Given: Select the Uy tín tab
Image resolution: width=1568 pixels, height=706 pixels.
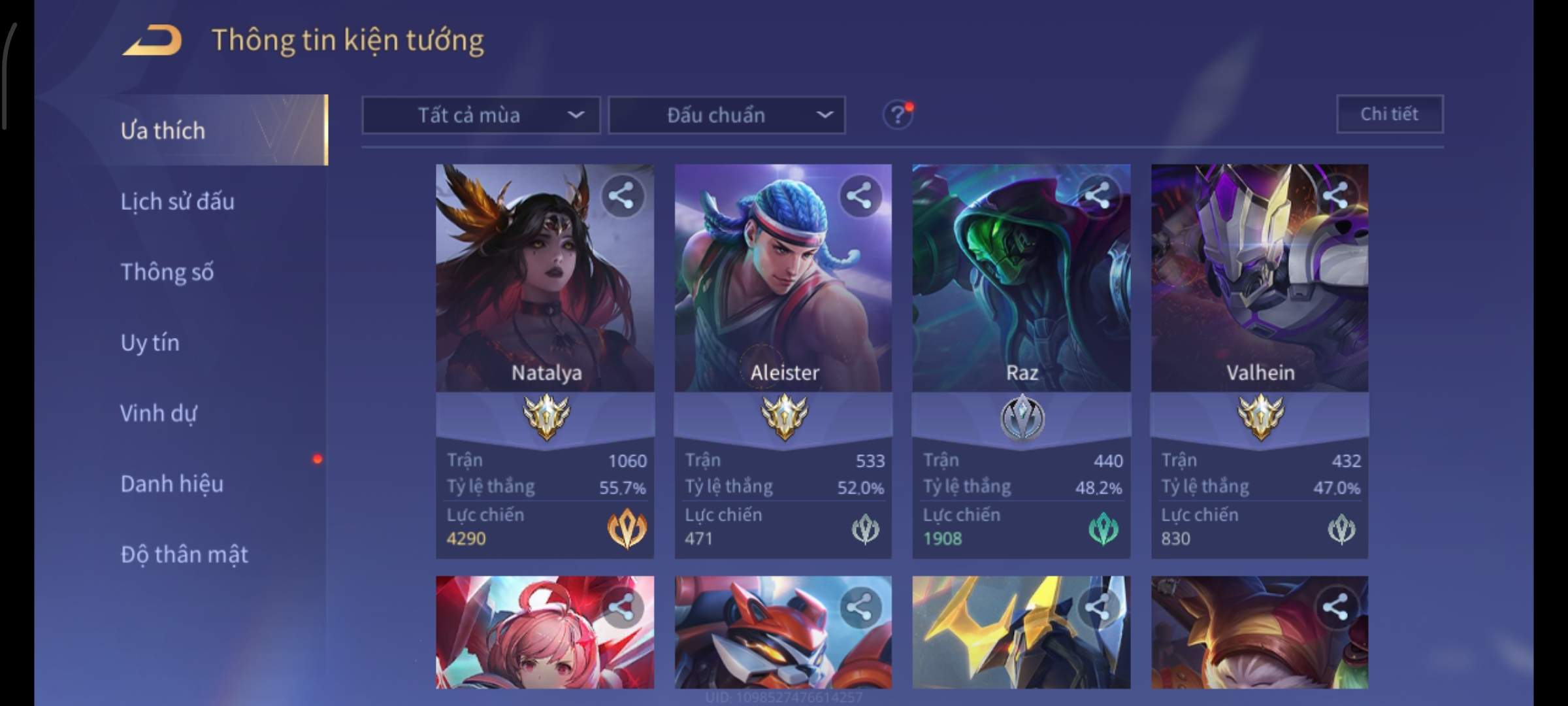Looking at the screenshot, I should 150,343.
